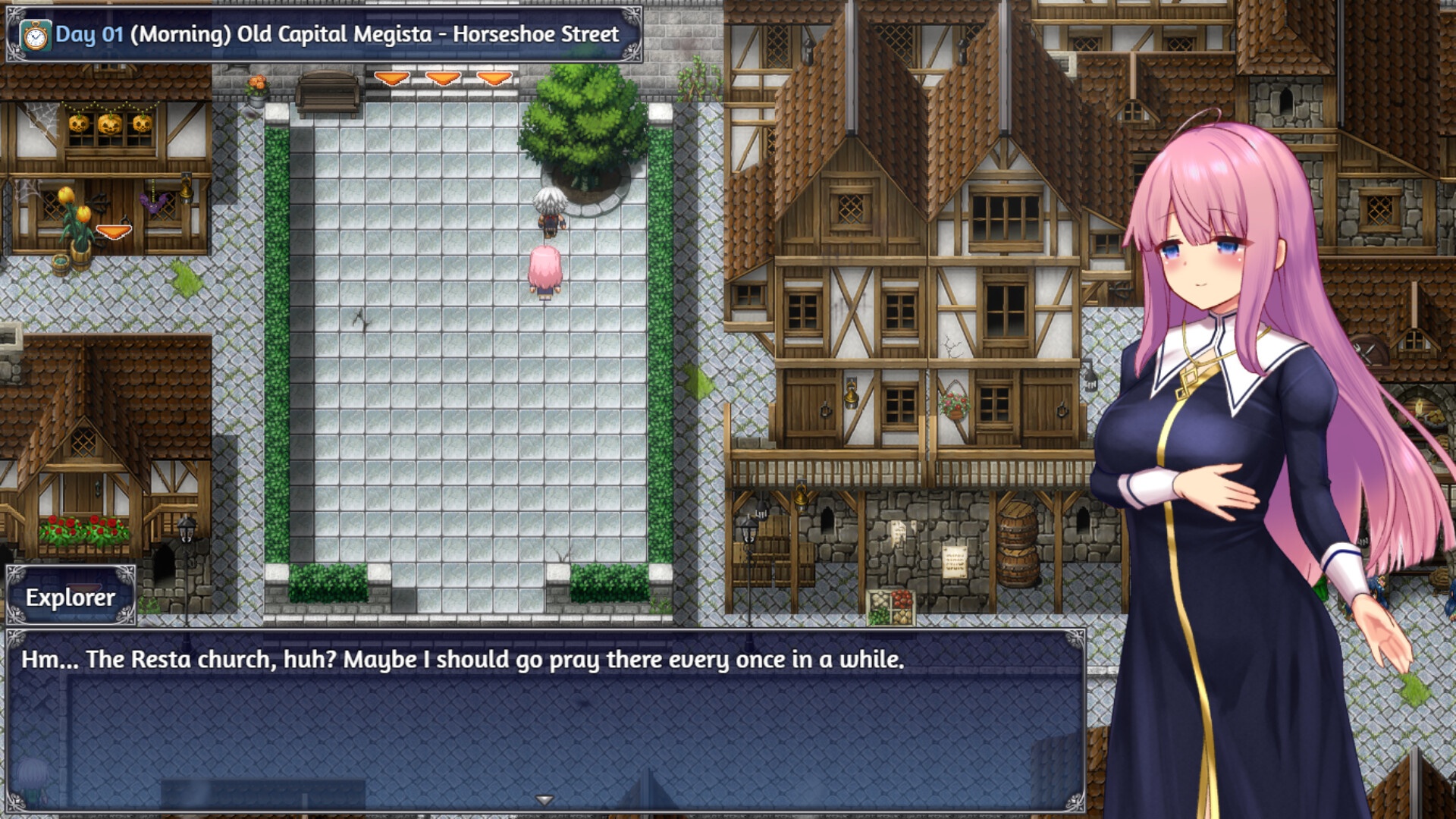Click the clock icon beside Day 01
1456x819 pixels.
click(x=35, y=36)
